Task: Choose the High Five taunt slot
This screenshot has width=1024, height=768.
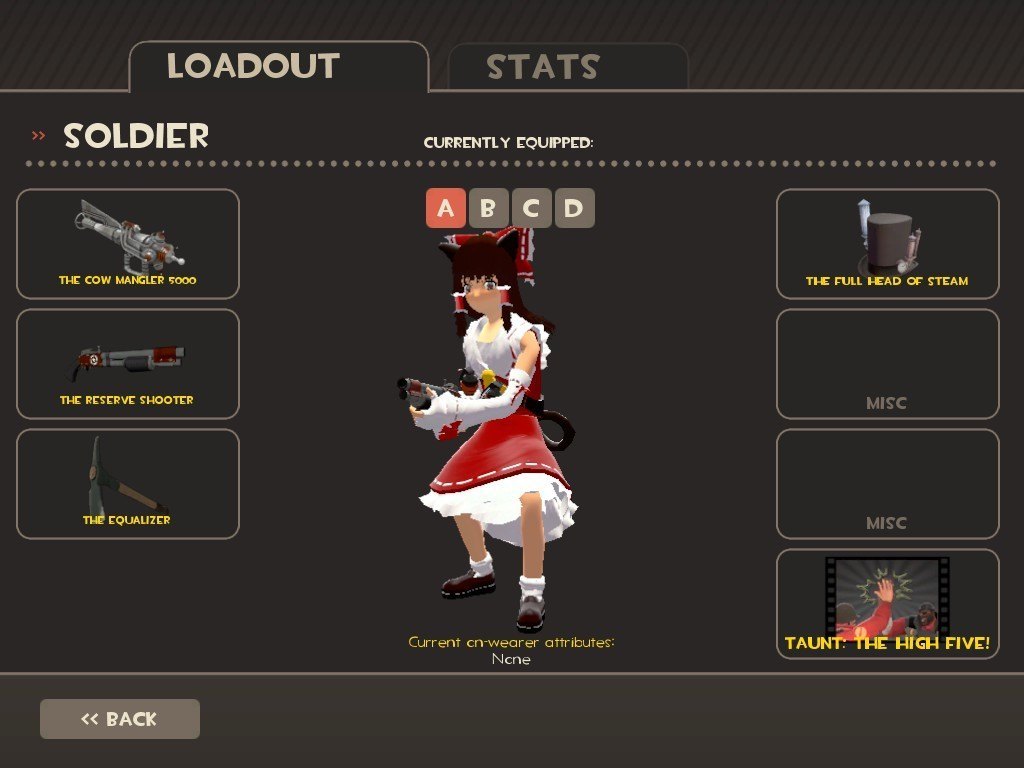Action: click(887, 604)
